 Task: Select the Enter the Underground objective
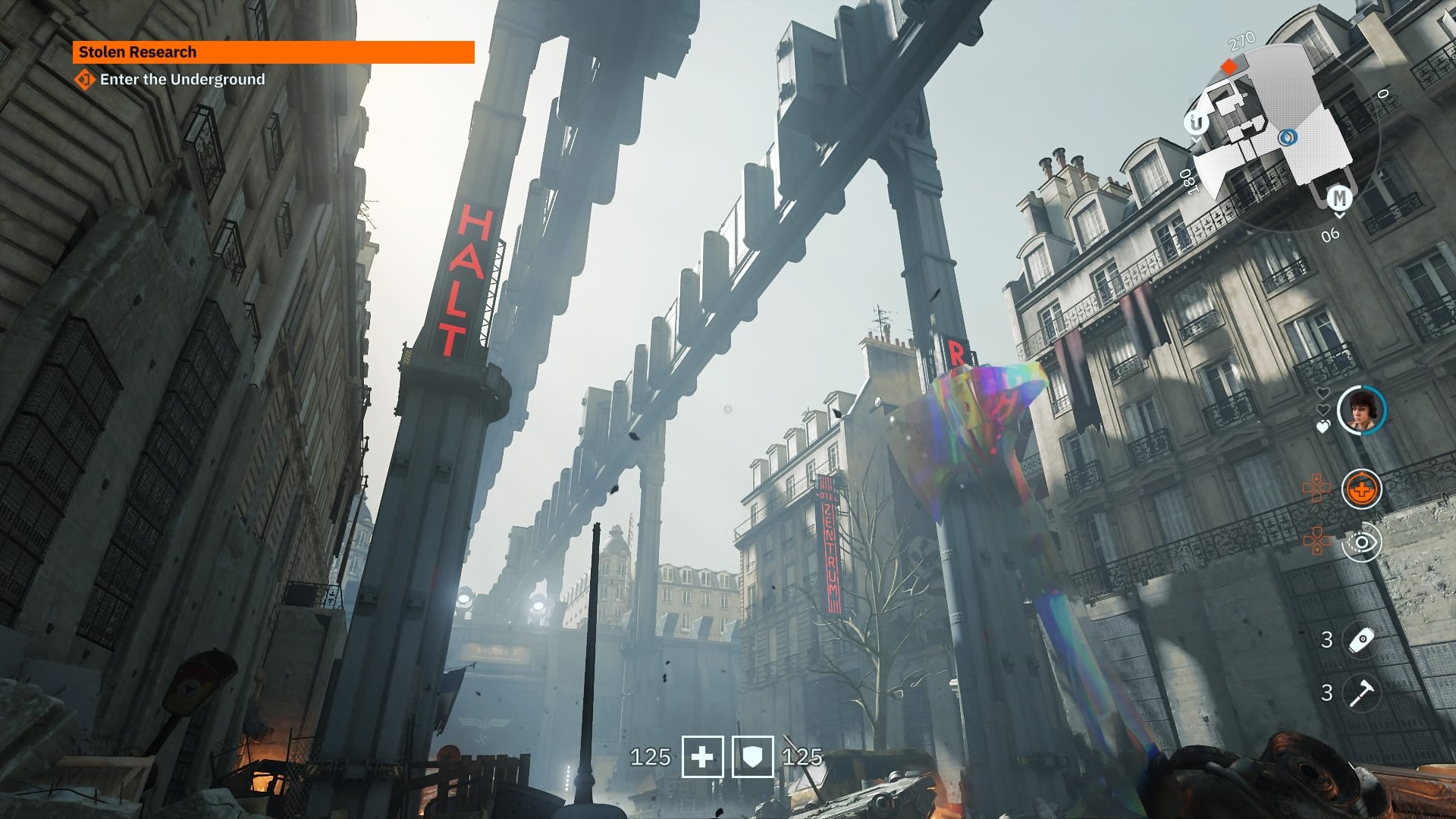tap(182, 80)
